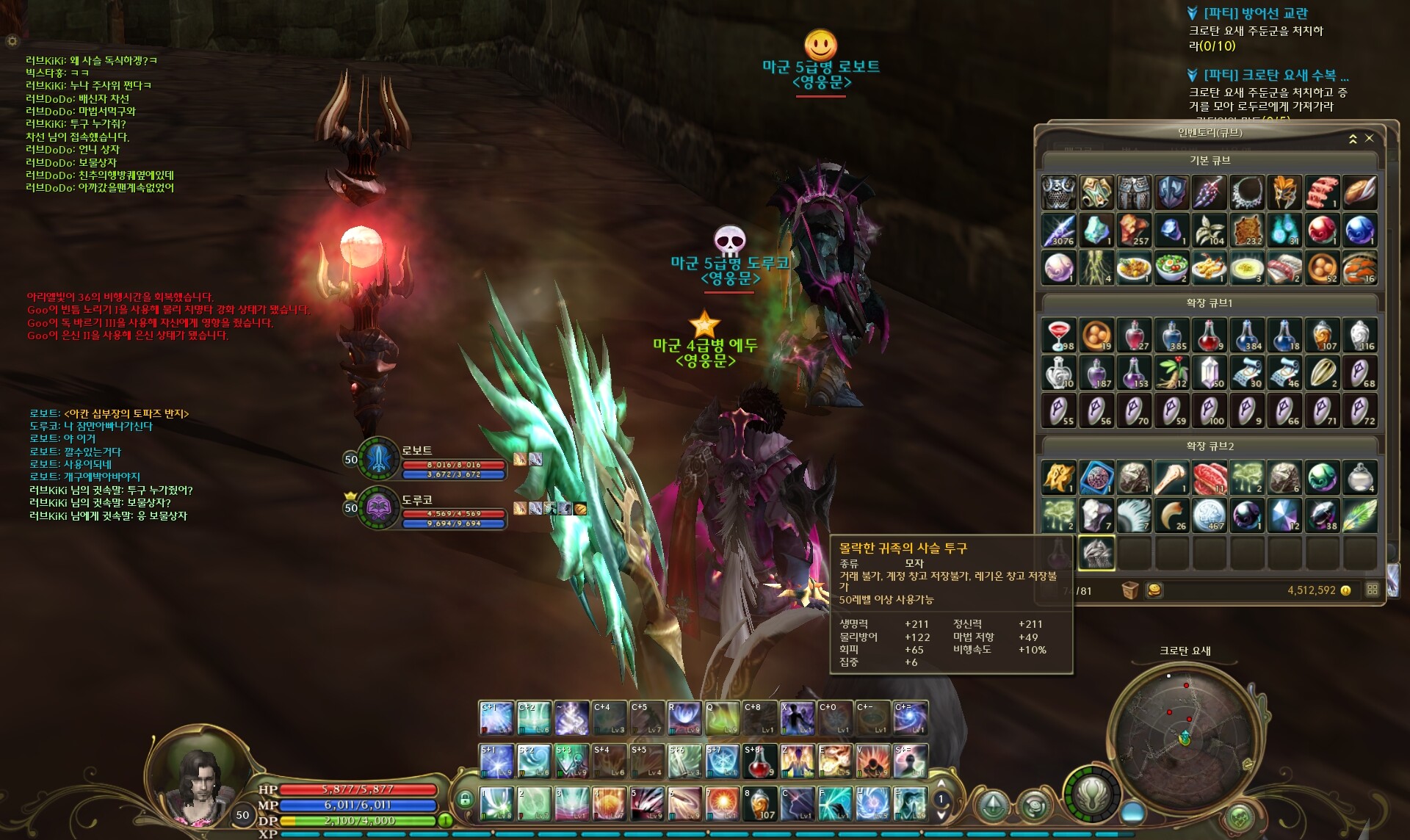Select the red cocktail glass item stack of 98

(1059, 336)
